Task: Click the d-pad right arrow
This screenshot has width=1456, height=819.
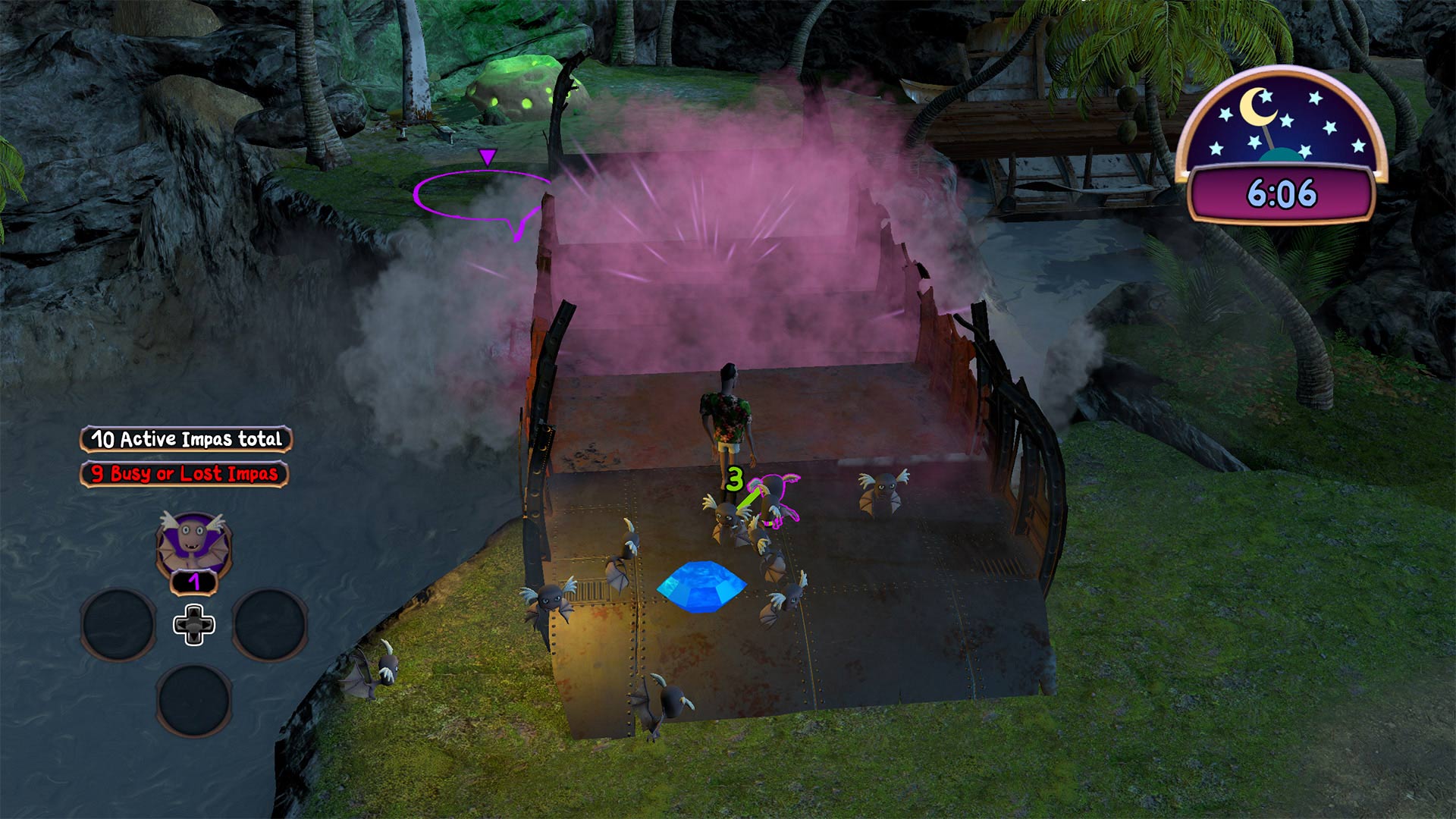Action: (207, 624)
